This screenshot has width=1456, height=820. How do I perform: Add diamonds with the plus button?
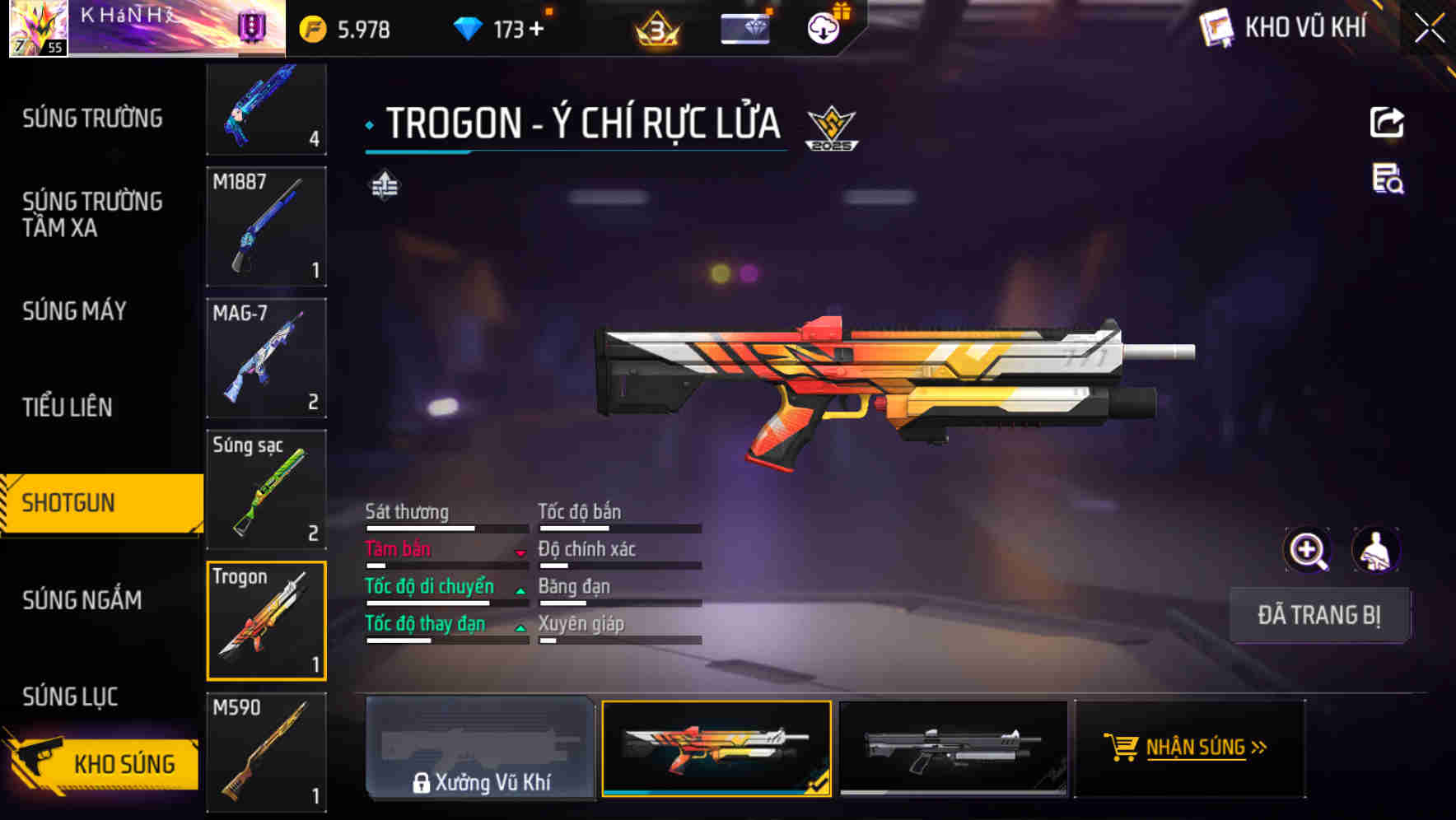537,30
